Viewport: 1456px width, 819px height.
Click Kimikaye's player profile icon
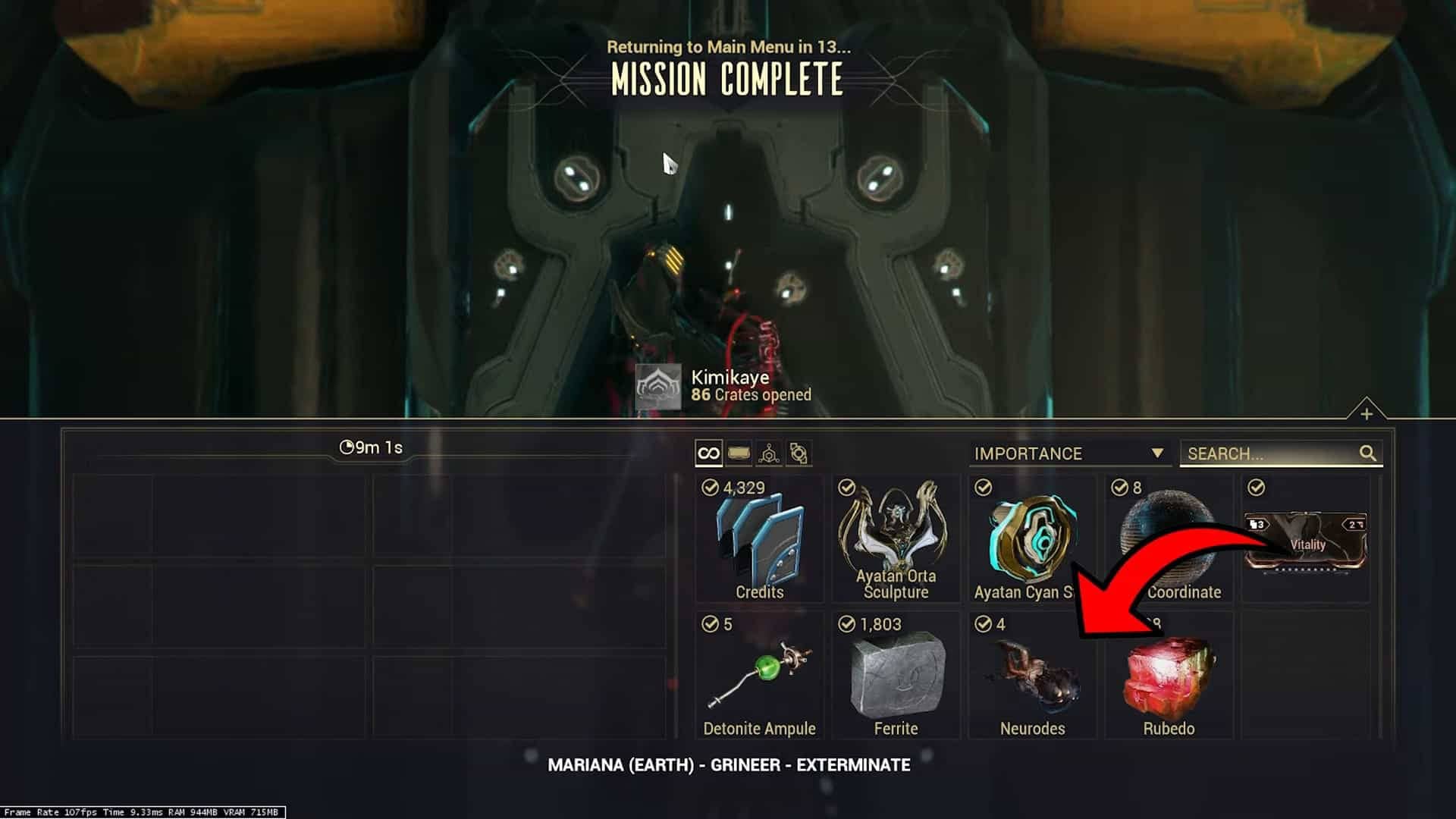(x=657, y=386)
